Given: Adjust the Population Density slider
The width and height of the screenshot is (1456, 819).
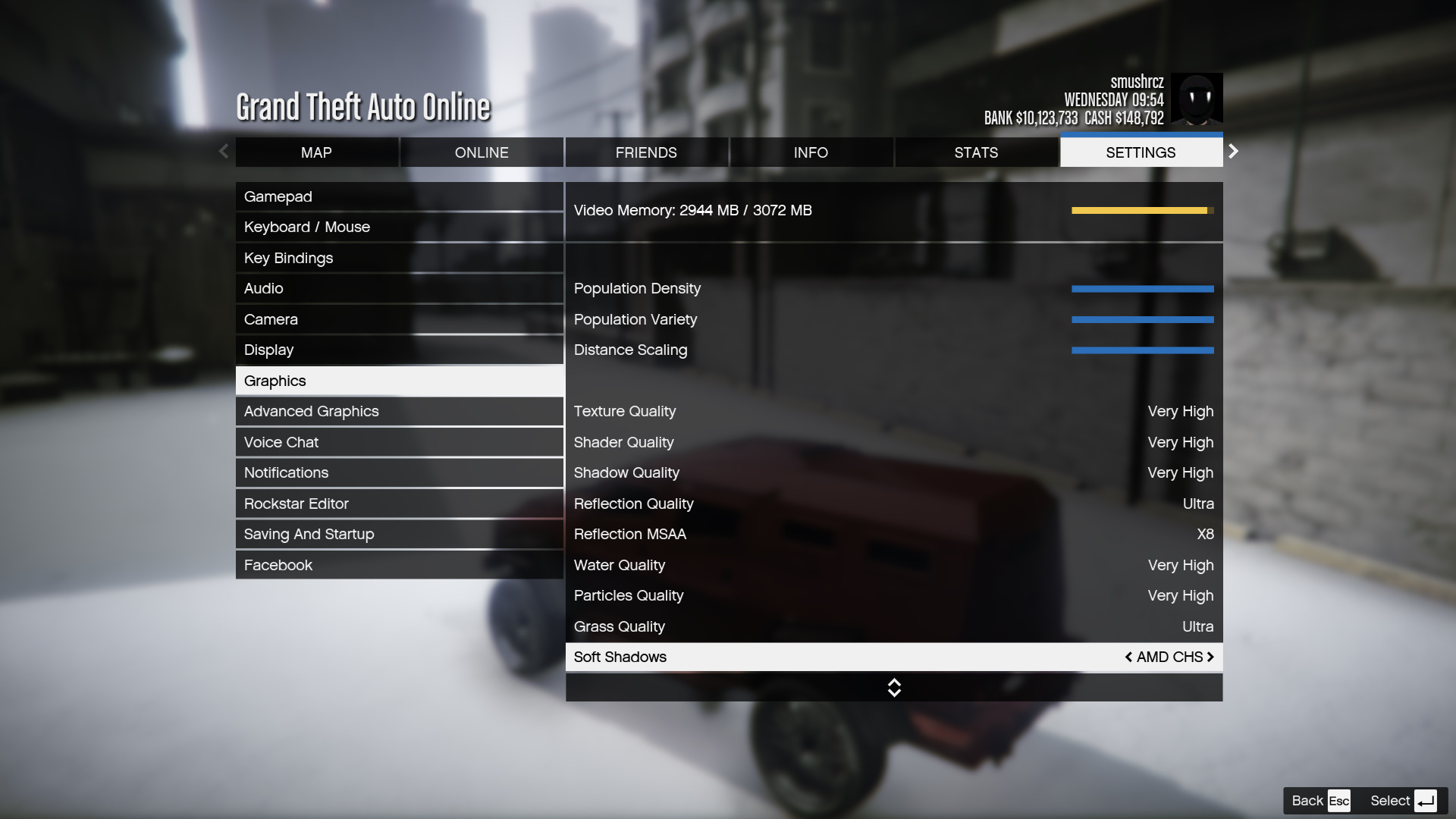Looking at the screenshot, I should click(x=1142, y=289).
